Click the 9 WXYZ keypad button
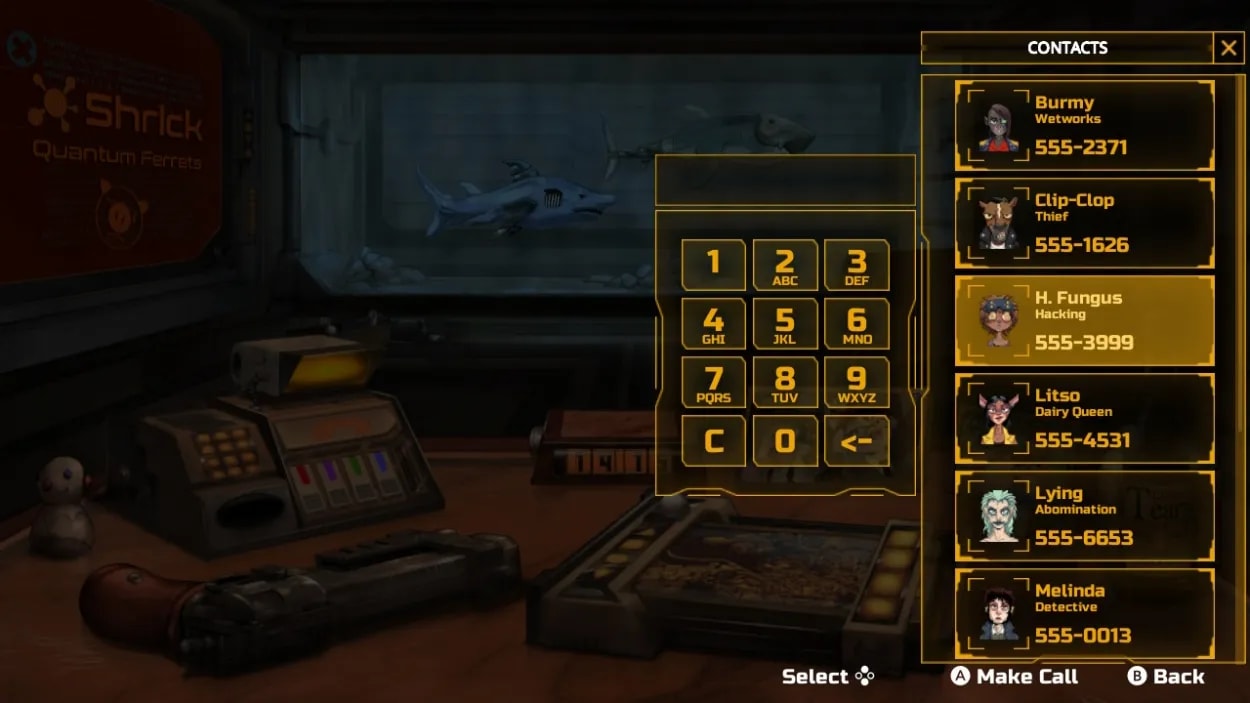The image size is (1250, 703). click(x=857, y=382)
